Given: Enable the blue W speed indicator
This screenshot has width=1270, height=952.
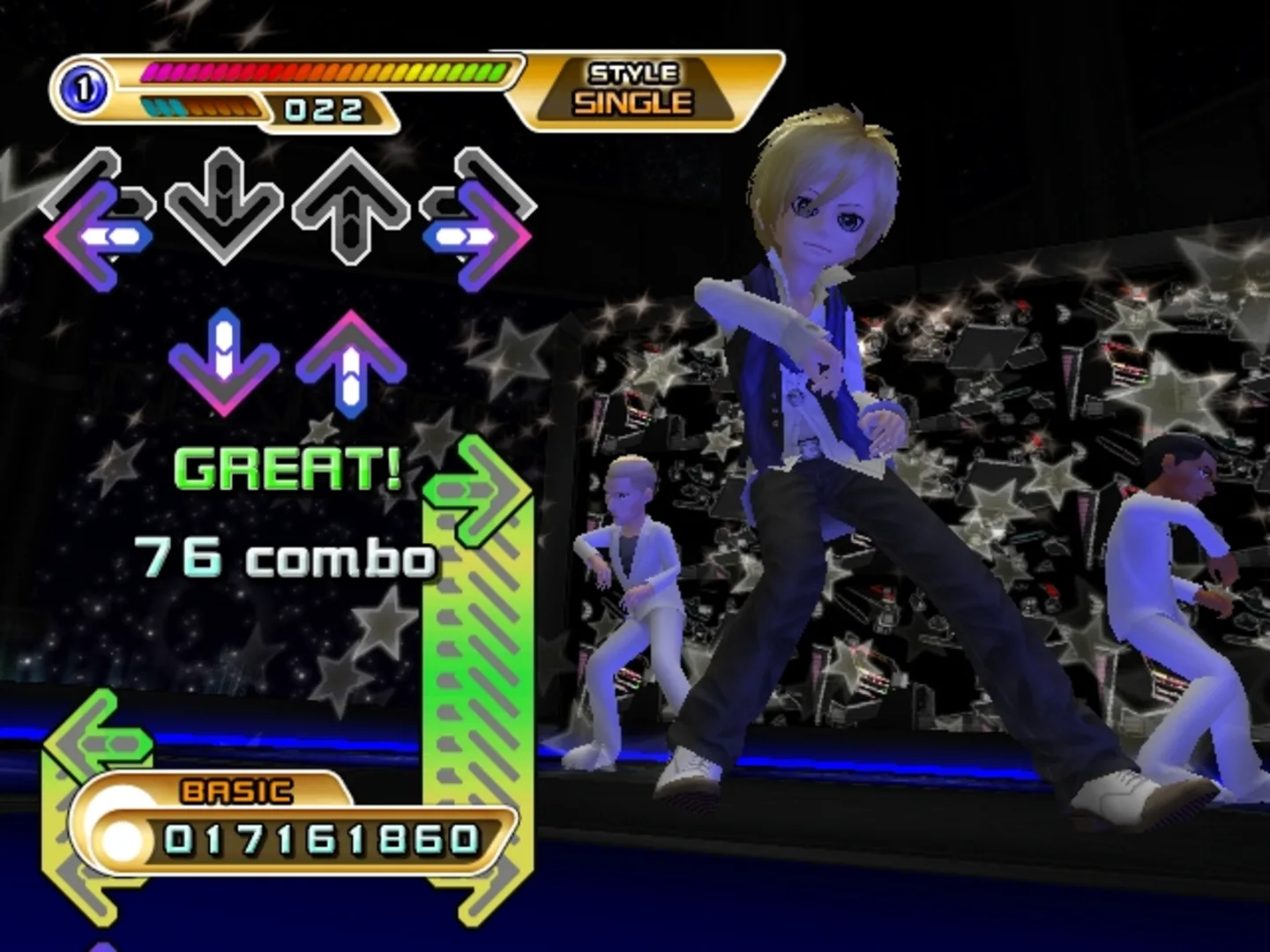Looking at the screenshot, I should [x=163, y=109].
